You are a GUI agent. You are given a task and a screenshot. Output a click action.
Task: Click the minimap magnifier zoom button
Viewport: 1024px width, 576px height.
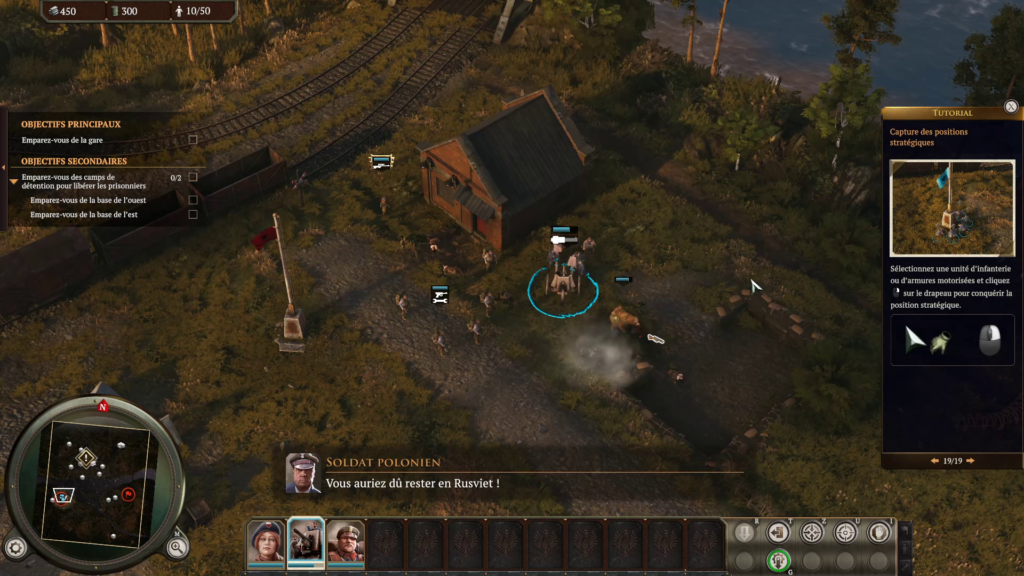(177, 546)
